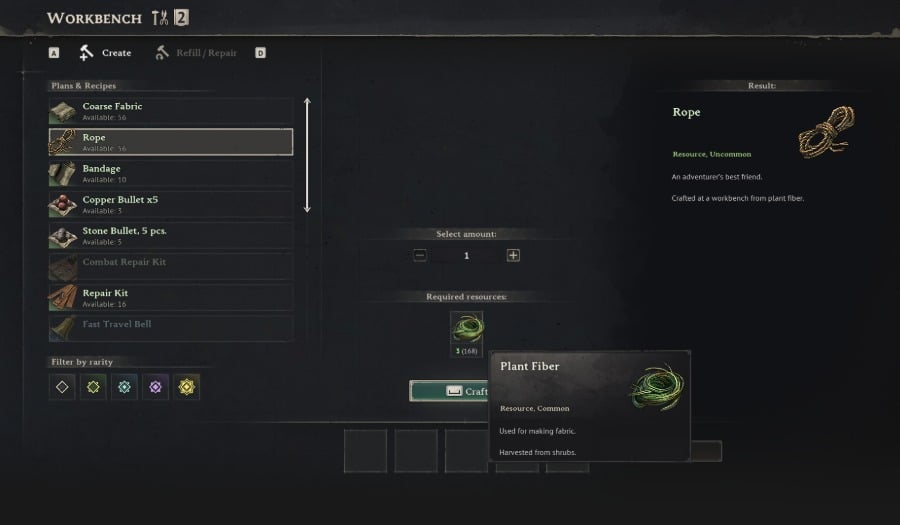900x525 pixels.
Task: Select the Stone Bullet, 5 pcs. recipe
Action: click(x=171, y=236)
